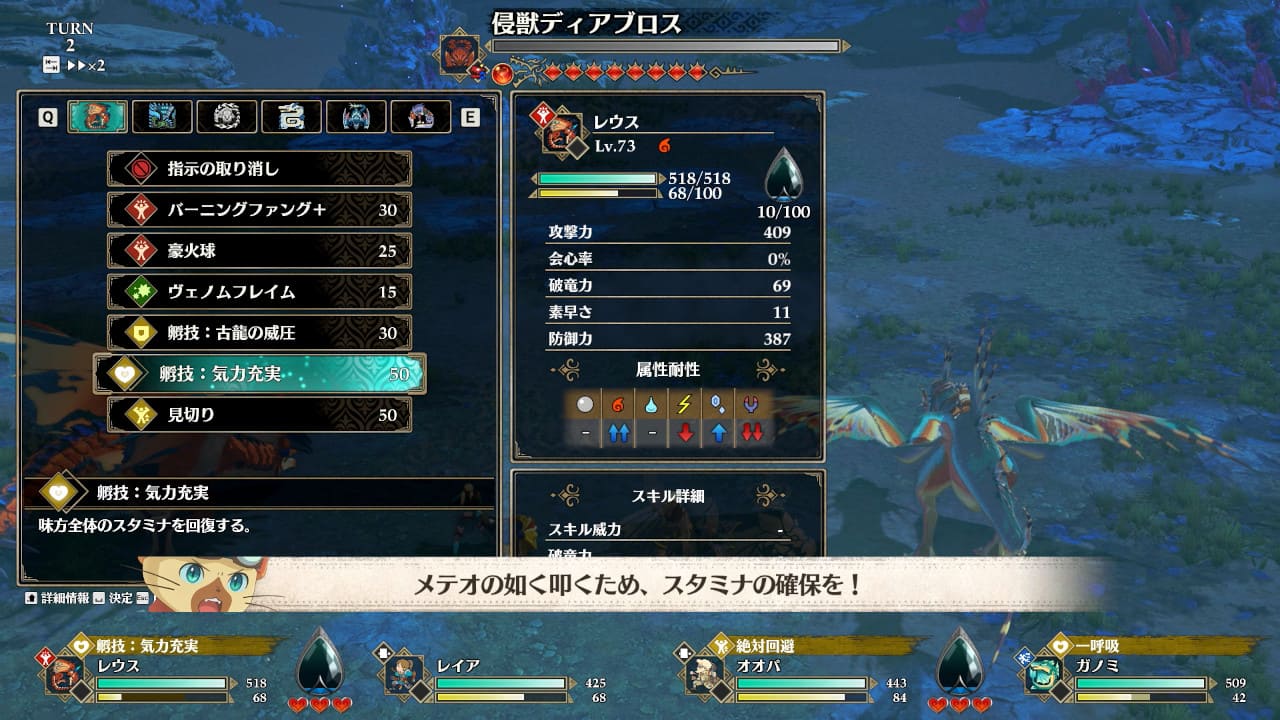Select 指示の取り消し (cancel order) entry
This screenshot has width=1280, height=720.
(x=259, y=169)
